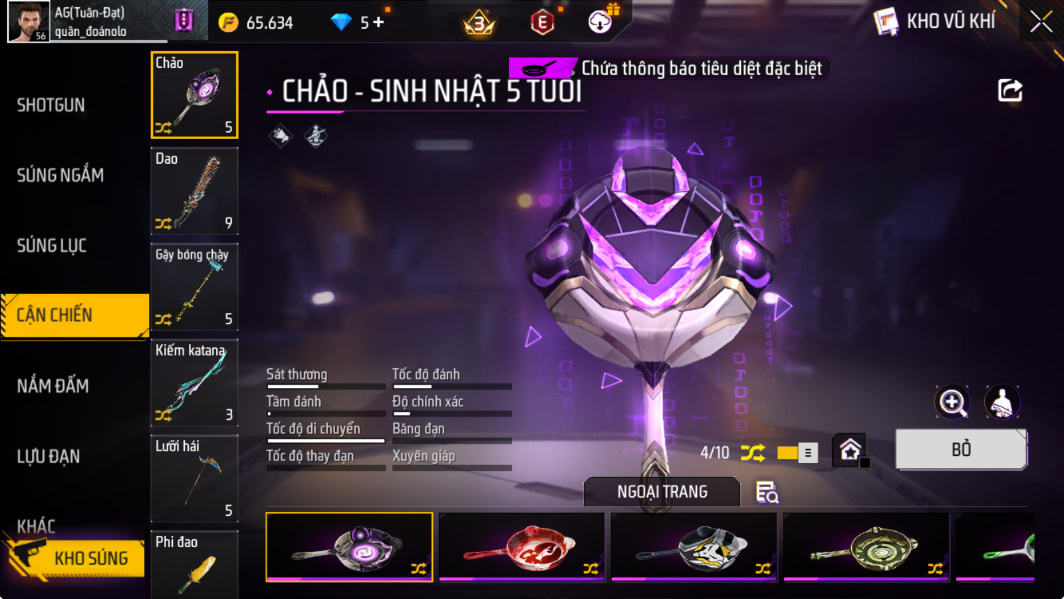Open the player profile avatar

[x=28, y=22]
